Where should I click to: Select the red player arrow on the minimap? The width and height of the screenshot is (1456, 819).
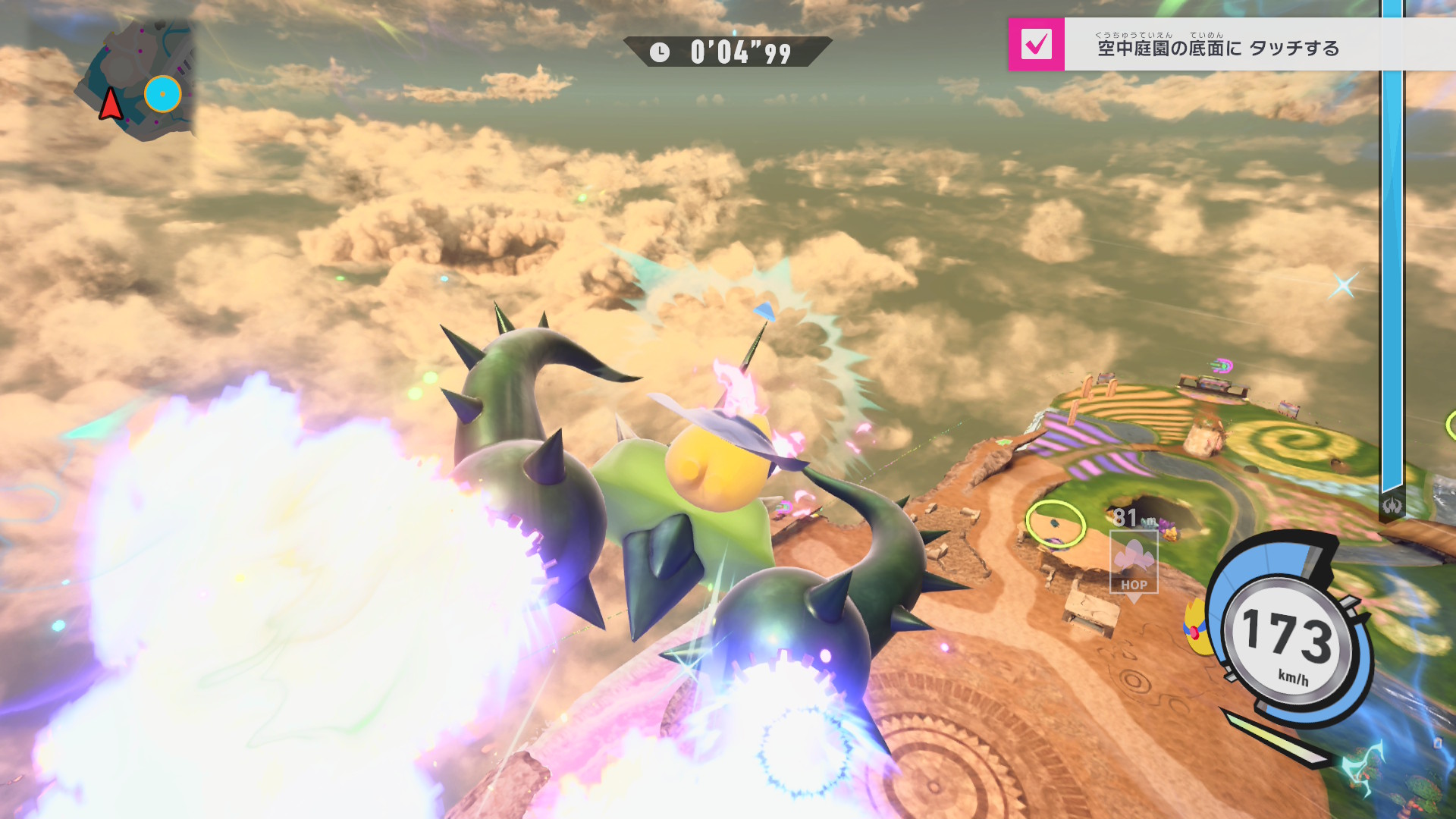point(111,104)
